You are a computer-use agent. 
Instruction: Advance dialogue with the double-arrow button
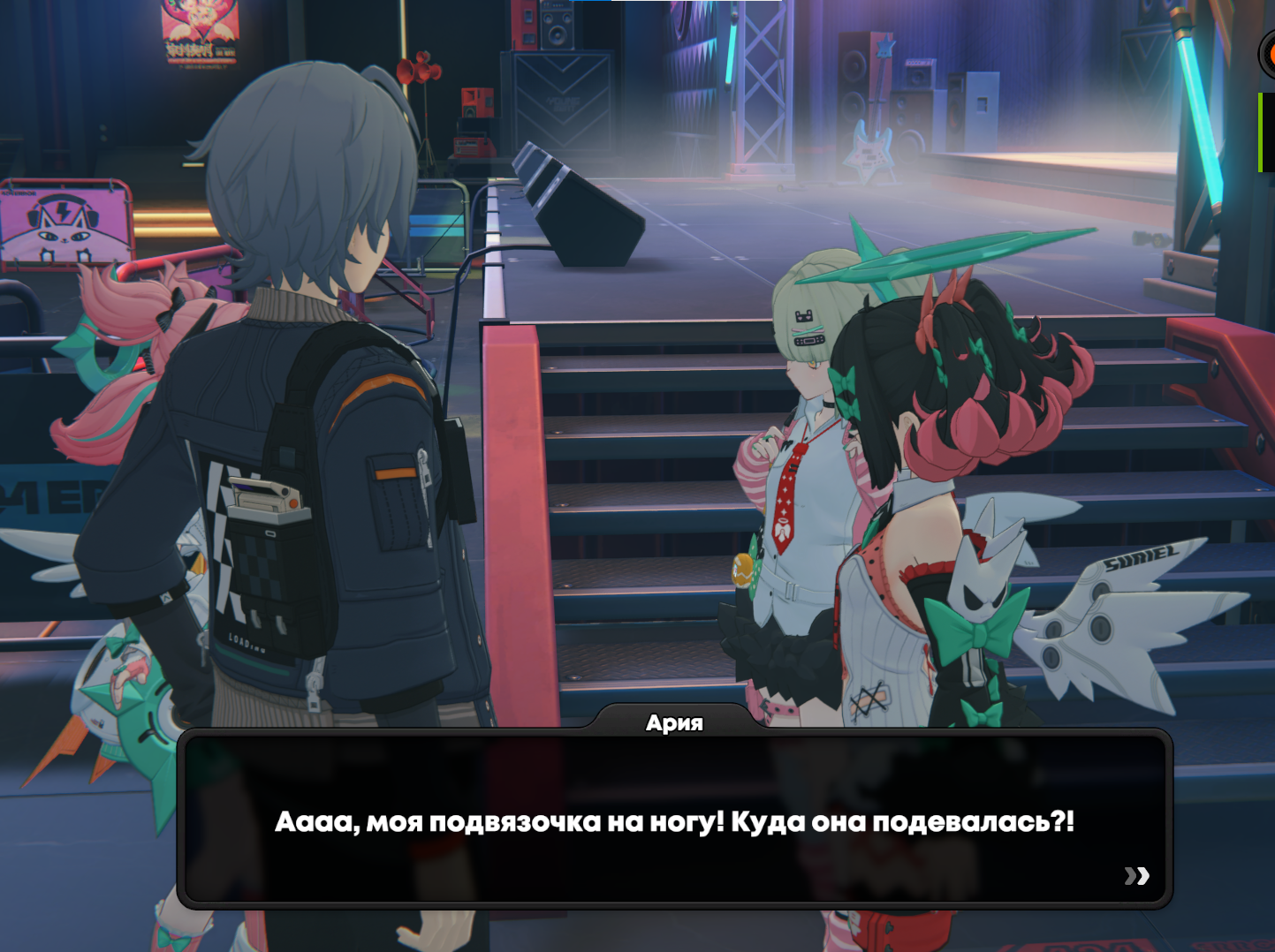point(1136,875)
